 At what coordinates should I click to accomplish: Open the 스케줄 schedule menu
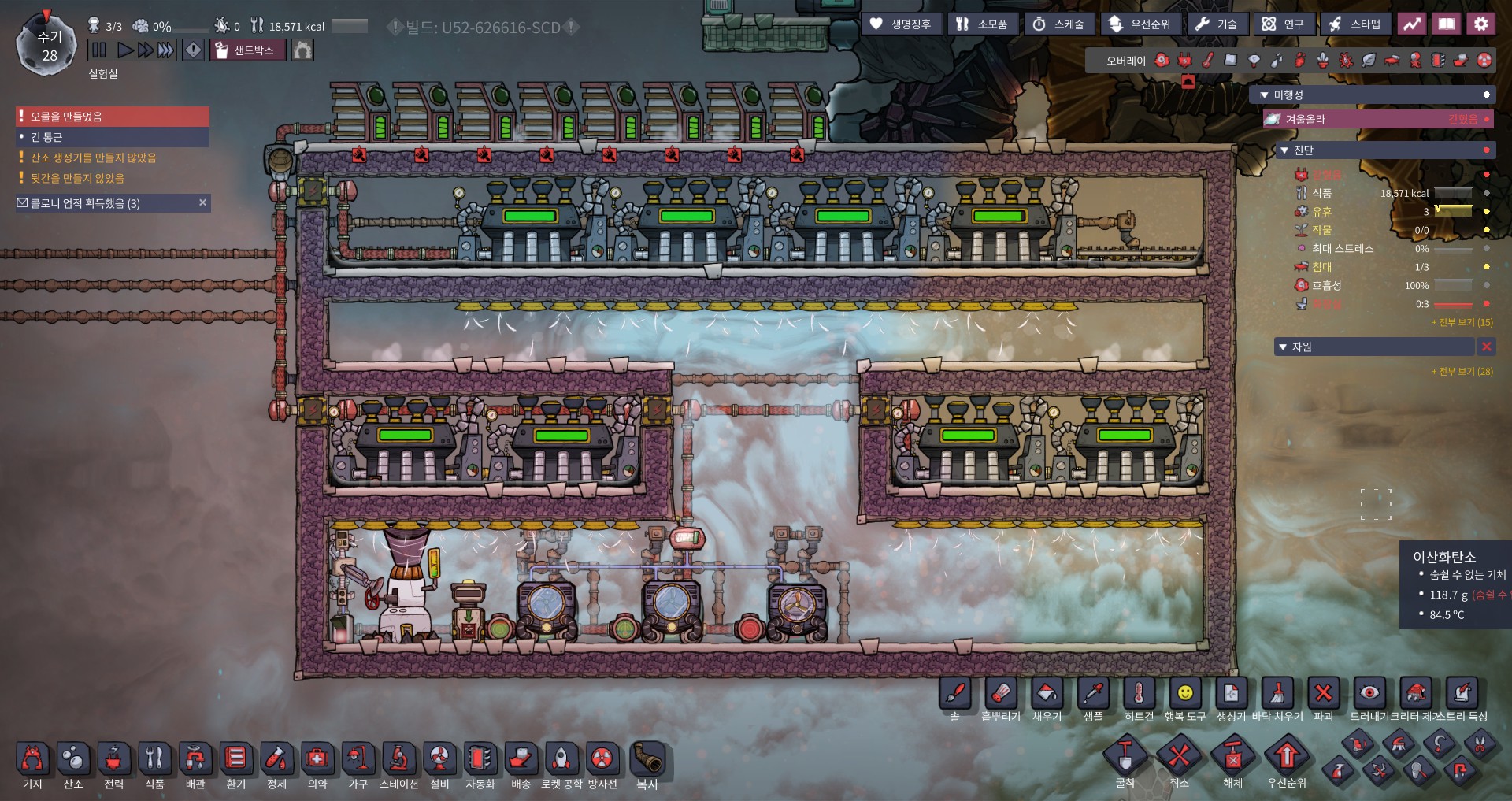coord(1058,24)
